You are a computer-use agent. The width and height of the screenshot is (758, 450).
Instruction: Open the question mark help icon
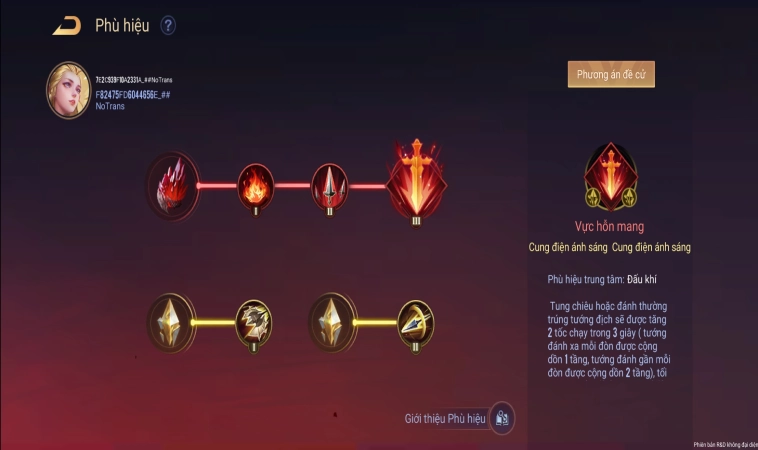tap(168, 26)
